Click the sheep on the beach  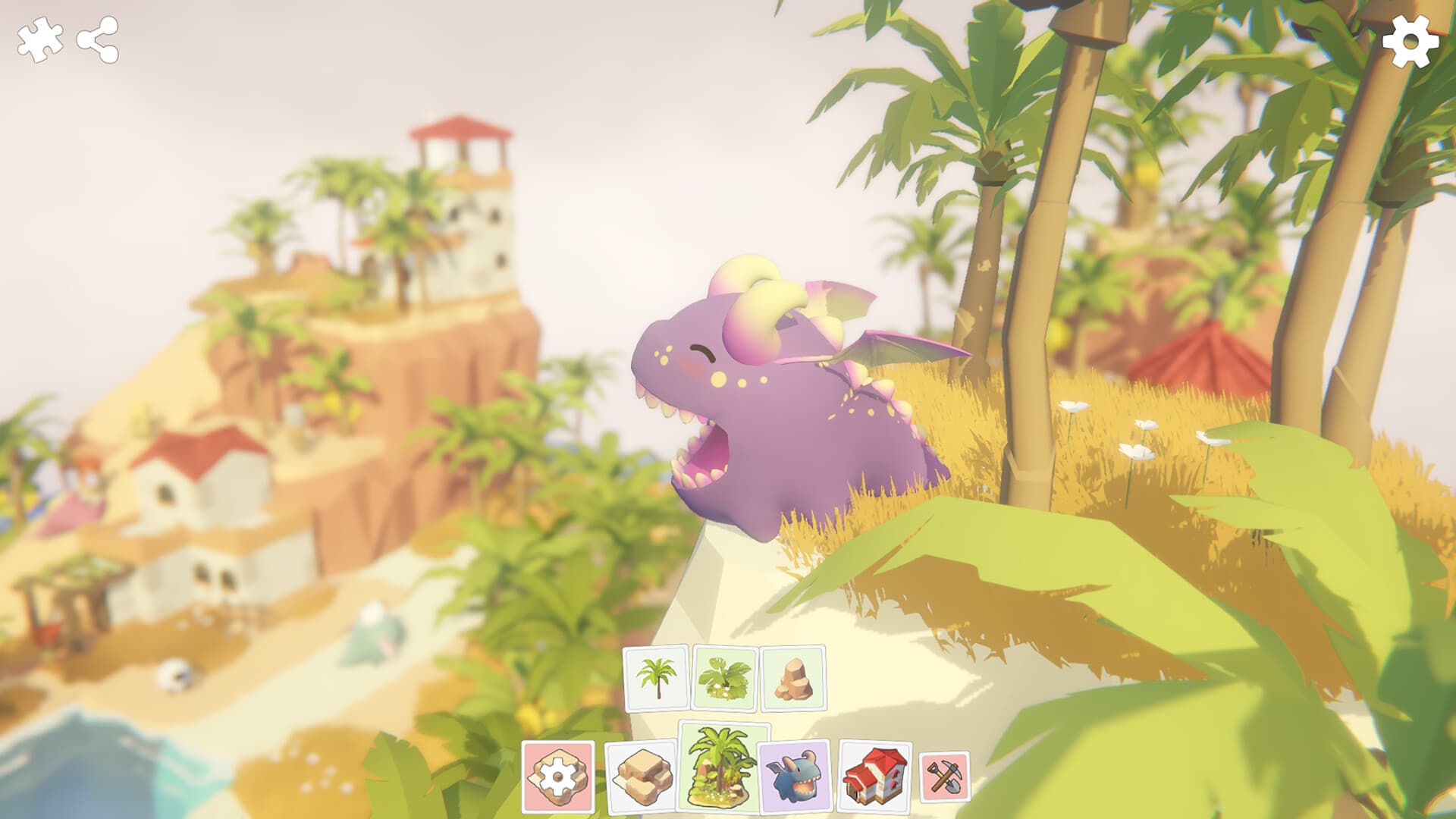click(x=176, y=673)
